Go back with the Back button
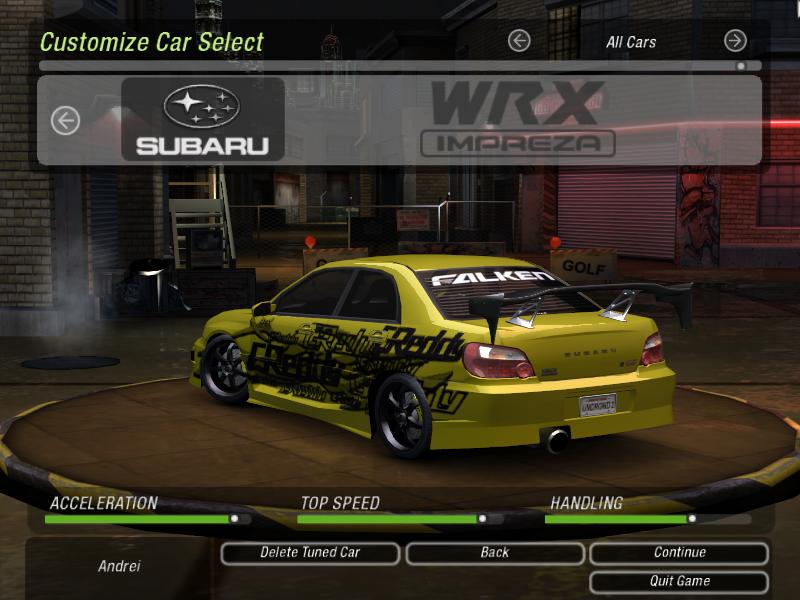800x600 pixels. click(x=494, y=553)
